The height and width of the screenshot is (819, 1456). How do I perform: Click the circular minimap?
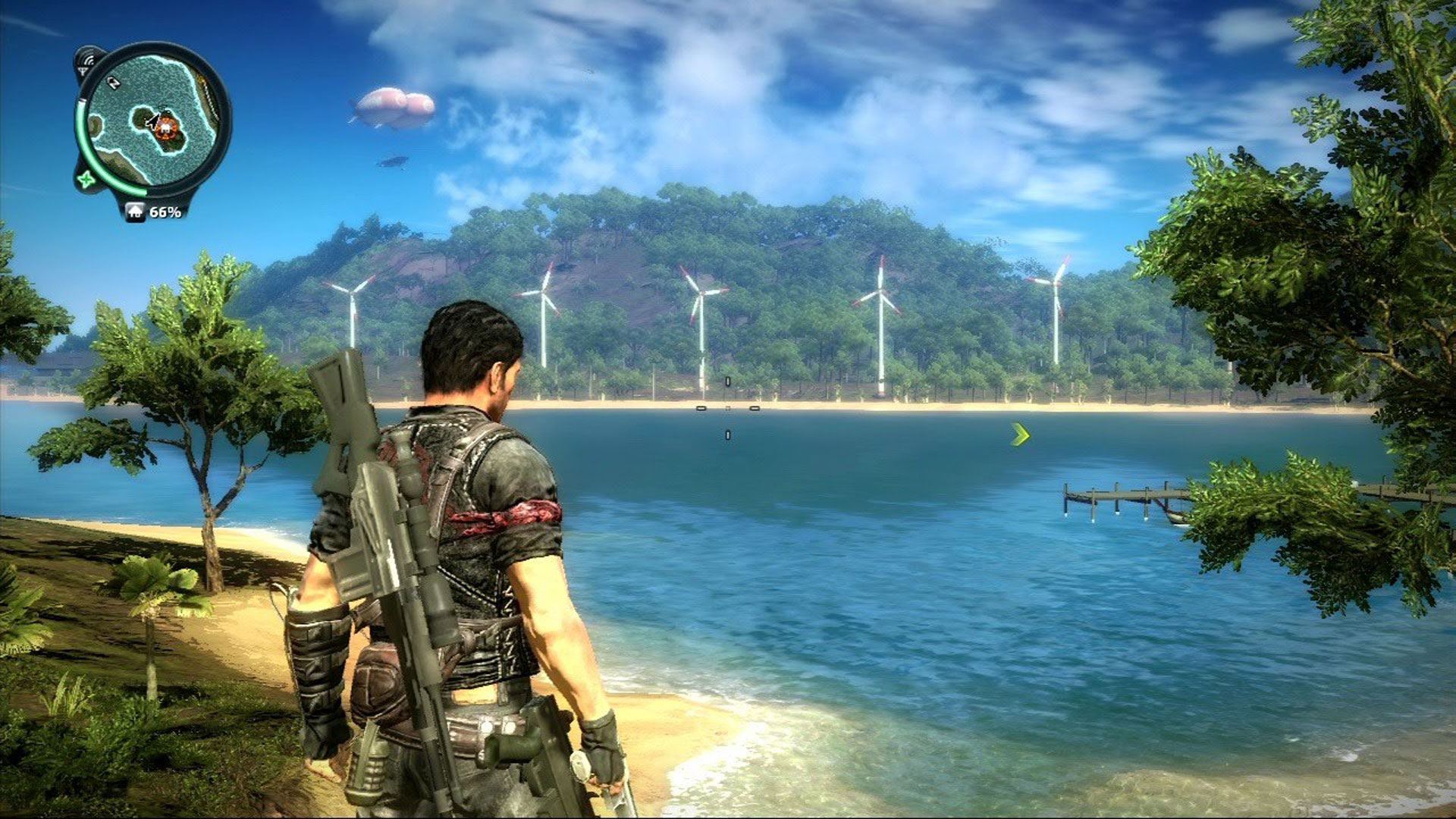(154, 120)
